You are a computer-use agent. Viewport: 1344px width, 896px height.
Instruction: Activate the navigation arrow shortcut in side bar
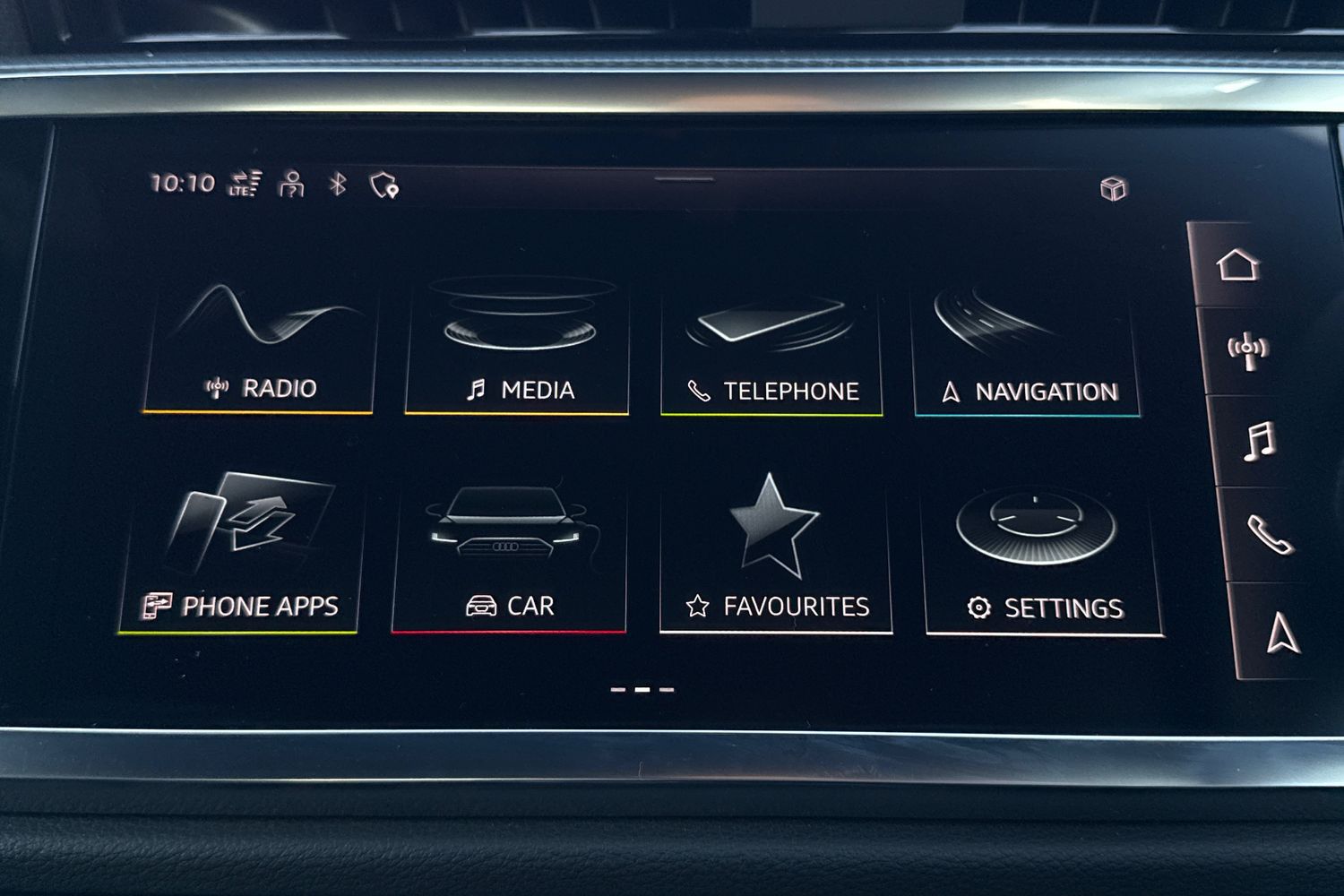(1281, 632)
